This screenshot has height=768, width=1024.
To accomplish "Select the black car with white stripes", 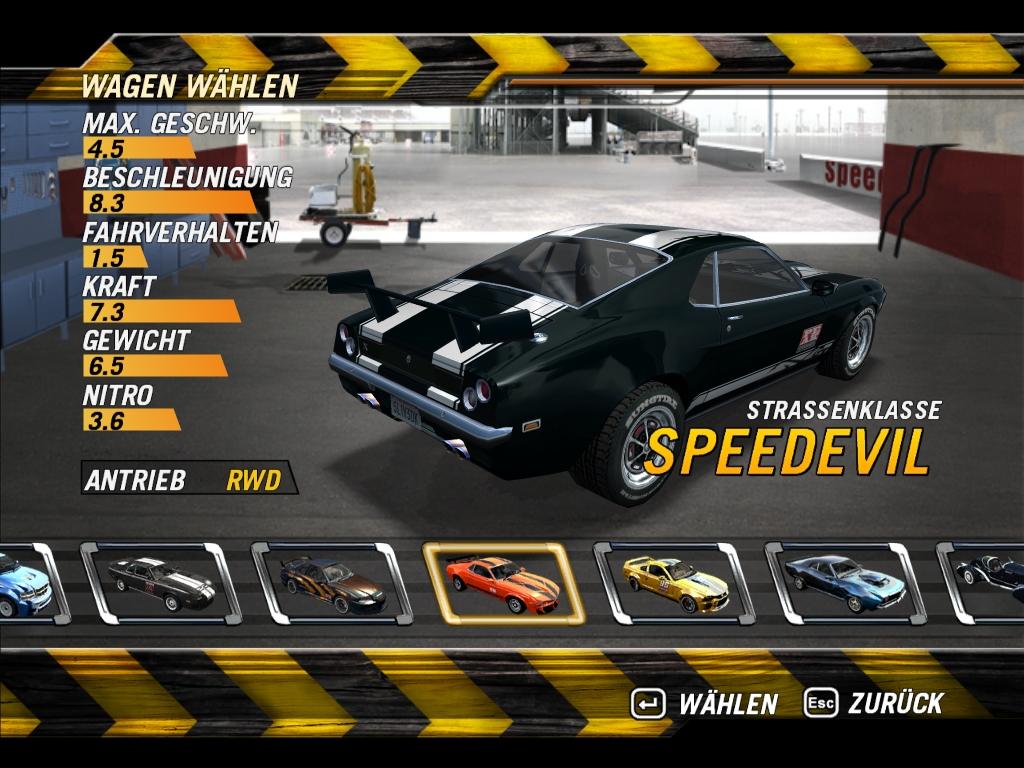I will pos(161,583).
